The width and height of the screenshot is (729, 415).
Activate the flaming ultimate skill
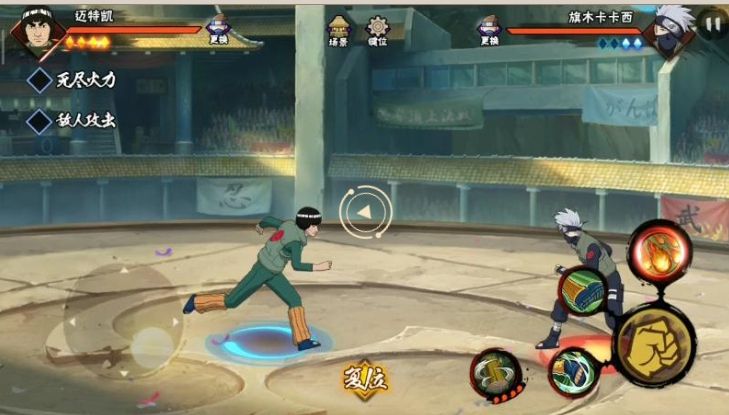tap(658, 251)
